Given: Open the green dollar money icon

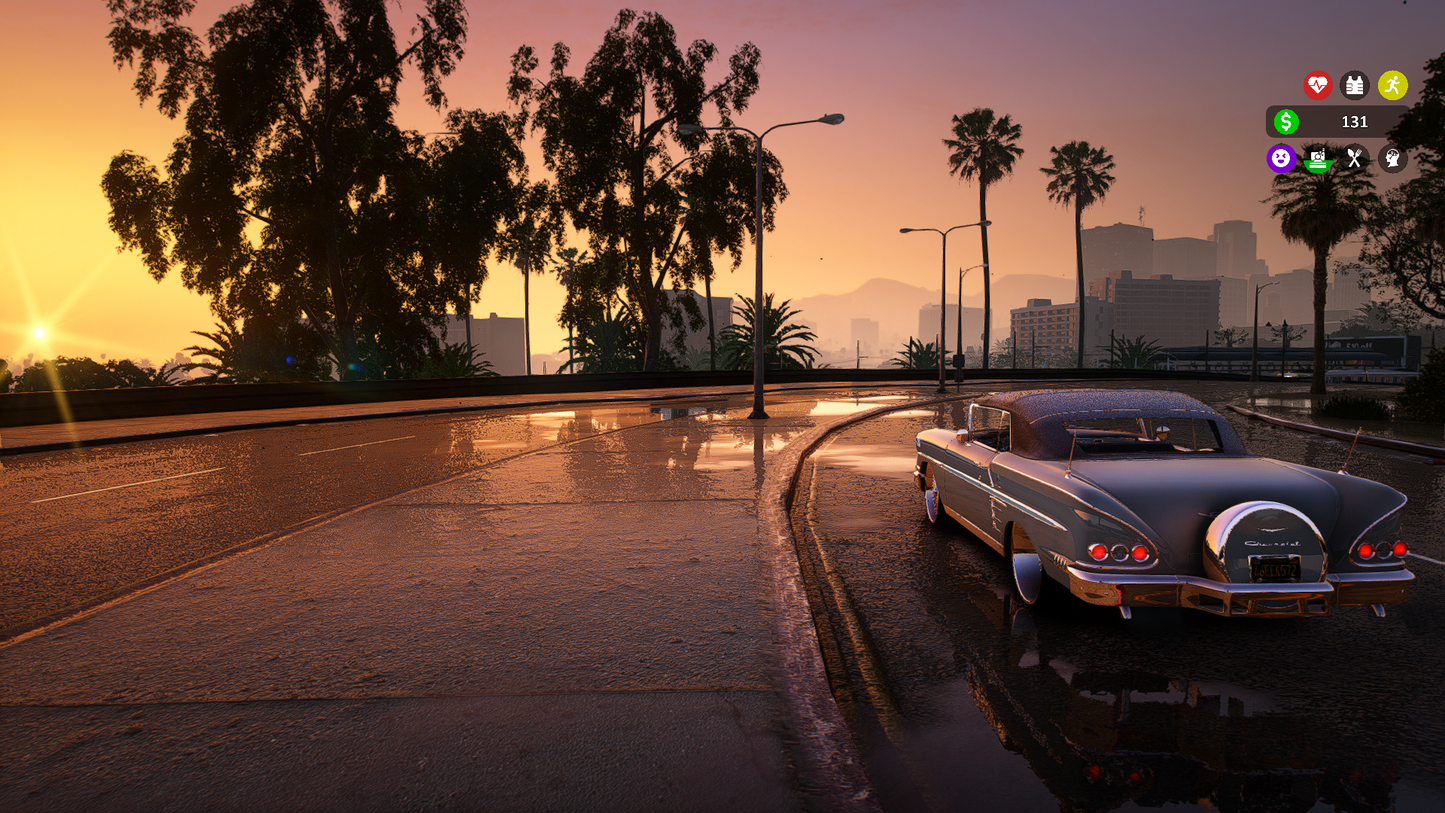Looking at the screenshot, I should click(1286, 122).
